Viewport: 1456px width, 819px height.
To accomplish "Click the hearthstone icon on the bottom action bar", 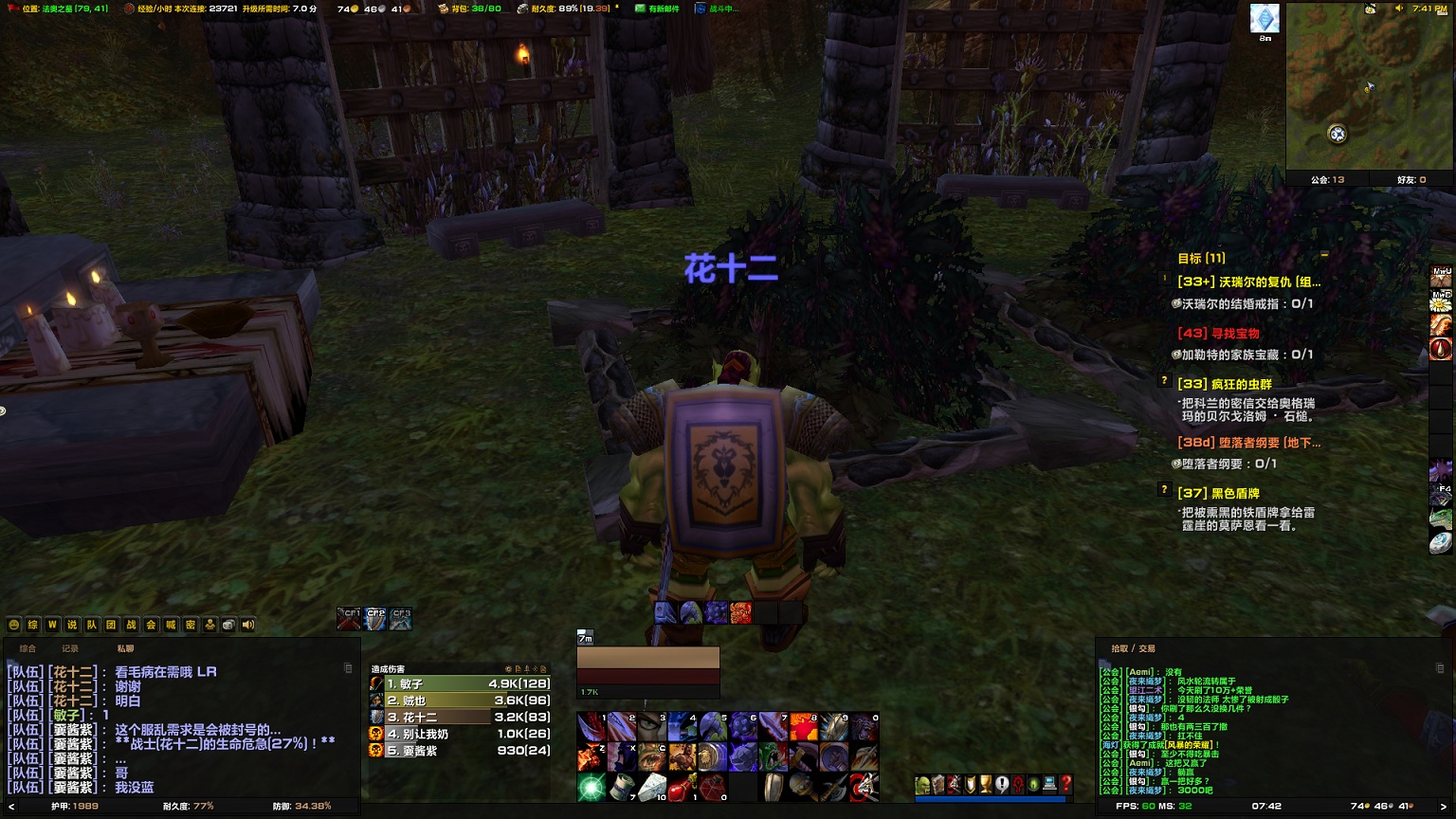I will point(651,786).
